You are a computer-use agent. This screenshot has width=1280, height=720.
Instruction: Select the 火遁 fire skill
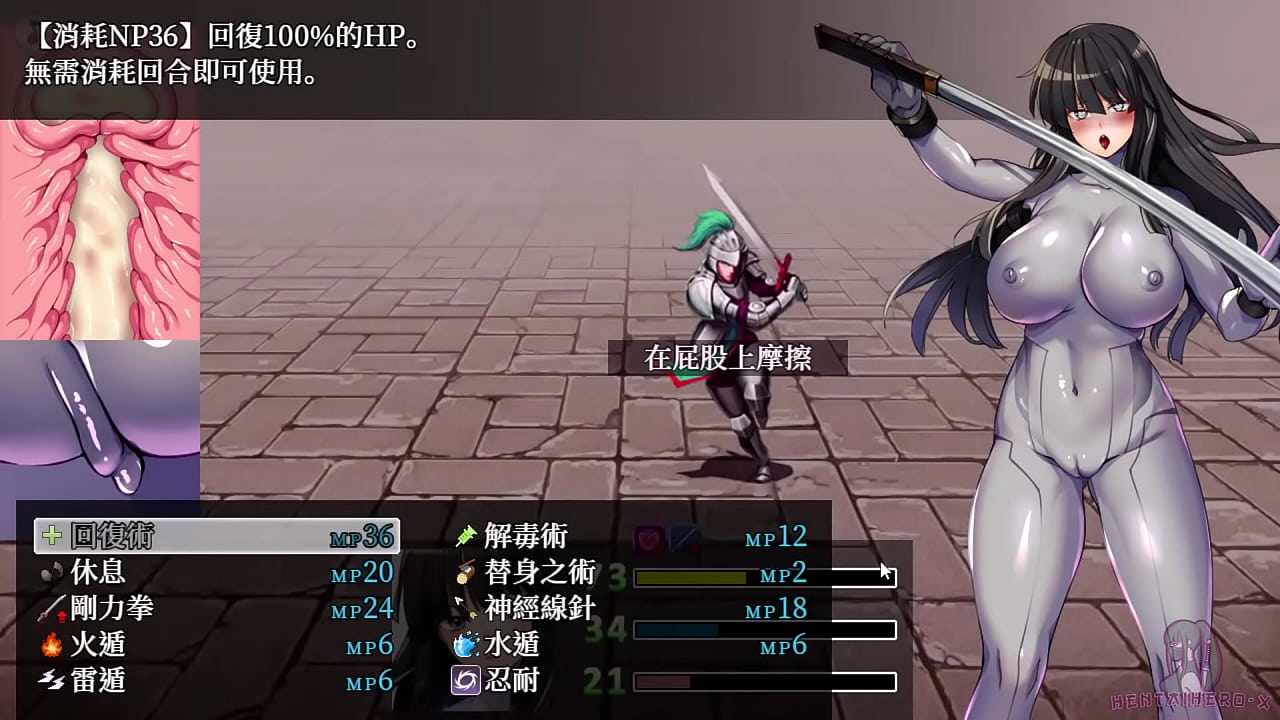pos(216,645)
